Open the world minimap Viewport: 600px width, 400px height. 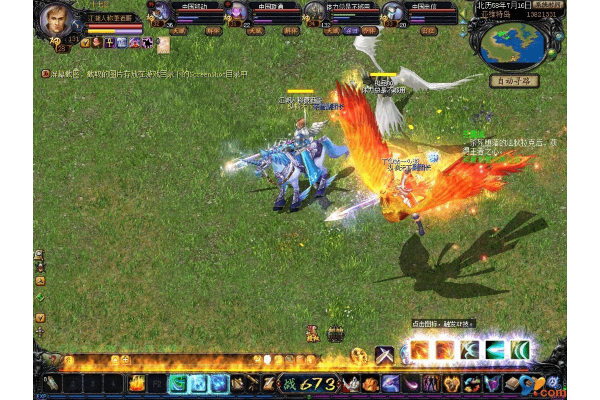(513, 42)
